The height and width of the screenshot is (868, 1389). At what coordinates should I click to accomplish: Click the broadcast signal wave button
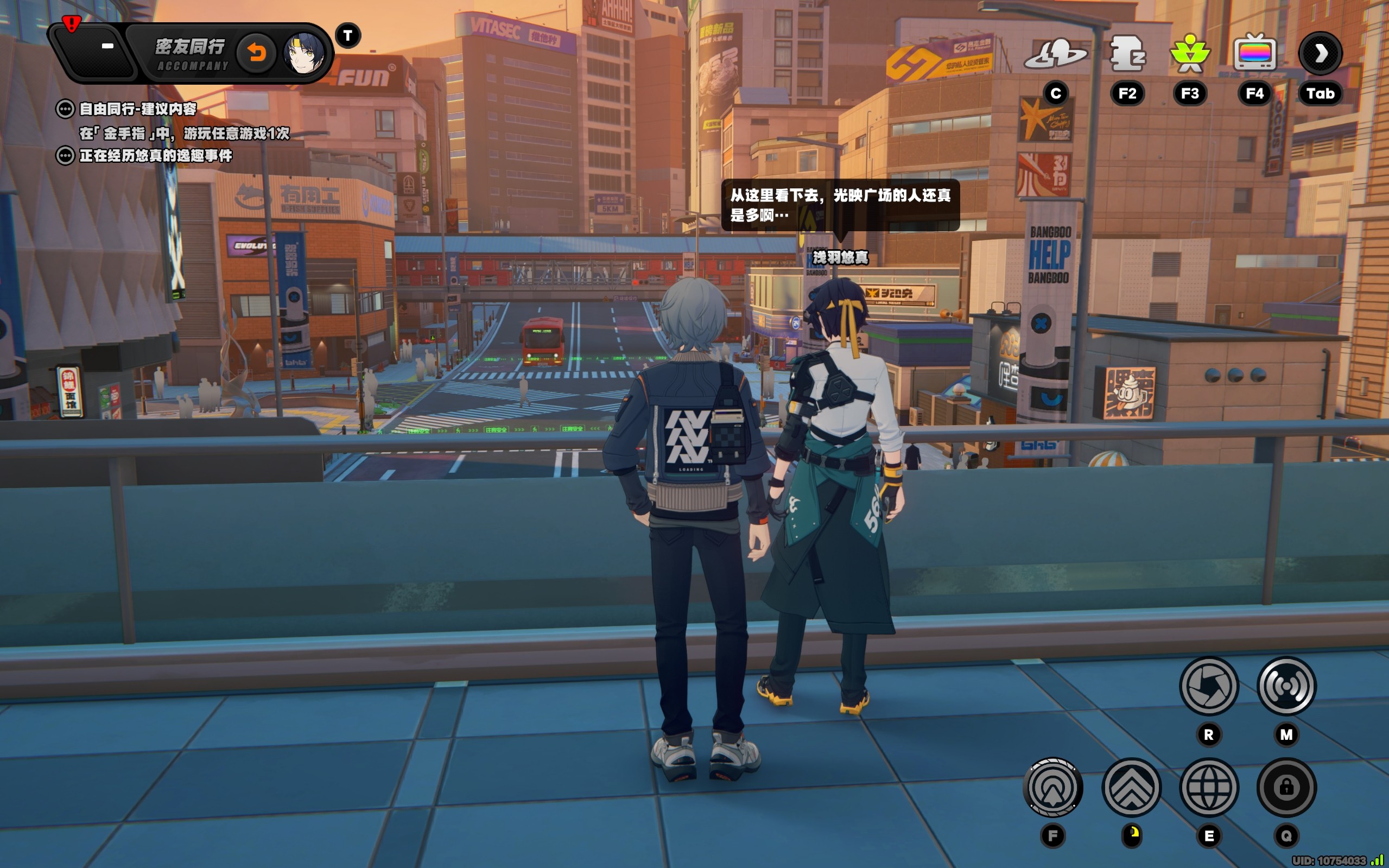pos(1286,686)
